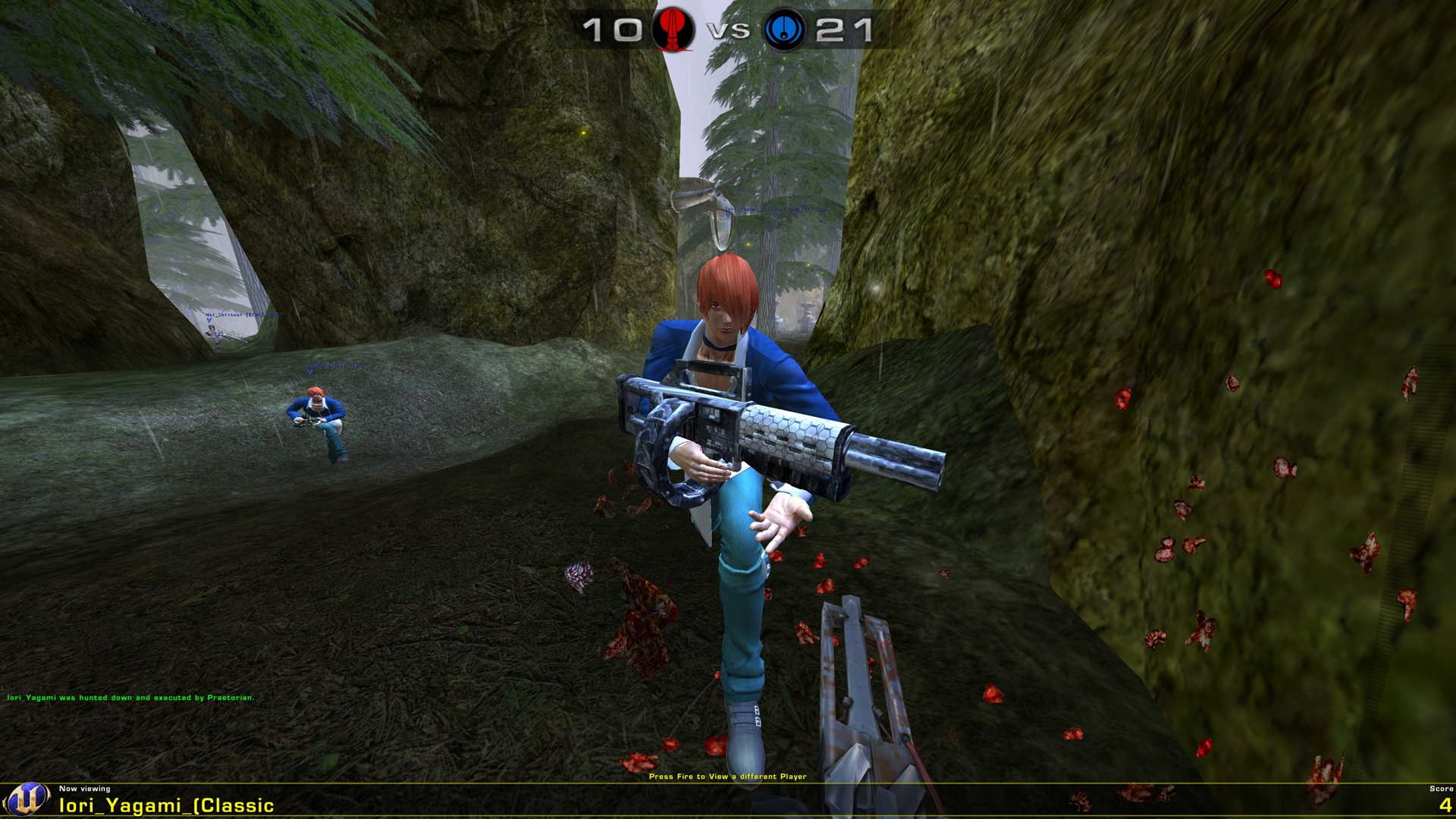Expand the MagNut [PILO] player nametag
The height and width of the screenshot is (819, 1456).
334,366
